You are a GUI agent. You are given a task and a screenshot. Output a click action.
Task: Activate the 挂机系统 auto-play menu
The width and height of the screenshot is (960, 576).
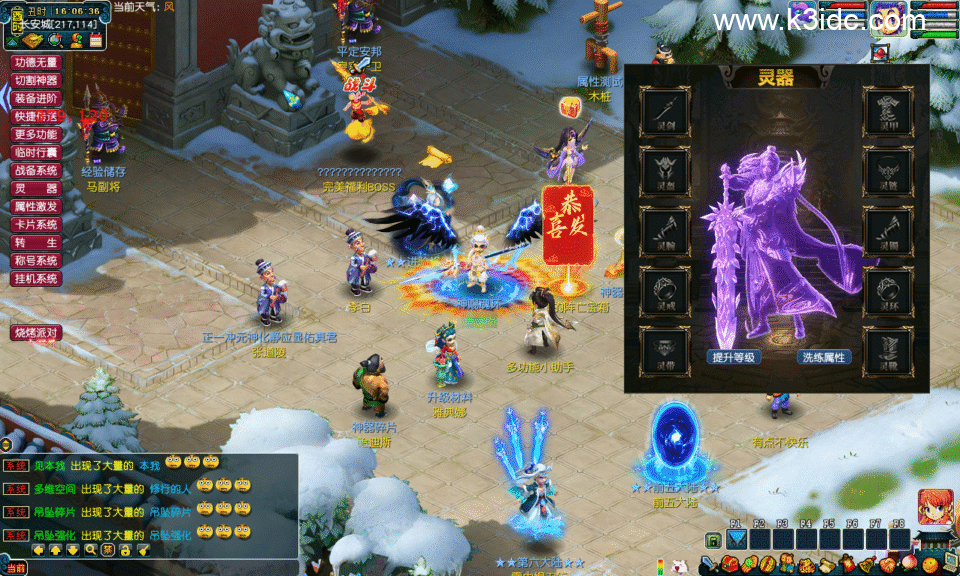tap(37, 278)
